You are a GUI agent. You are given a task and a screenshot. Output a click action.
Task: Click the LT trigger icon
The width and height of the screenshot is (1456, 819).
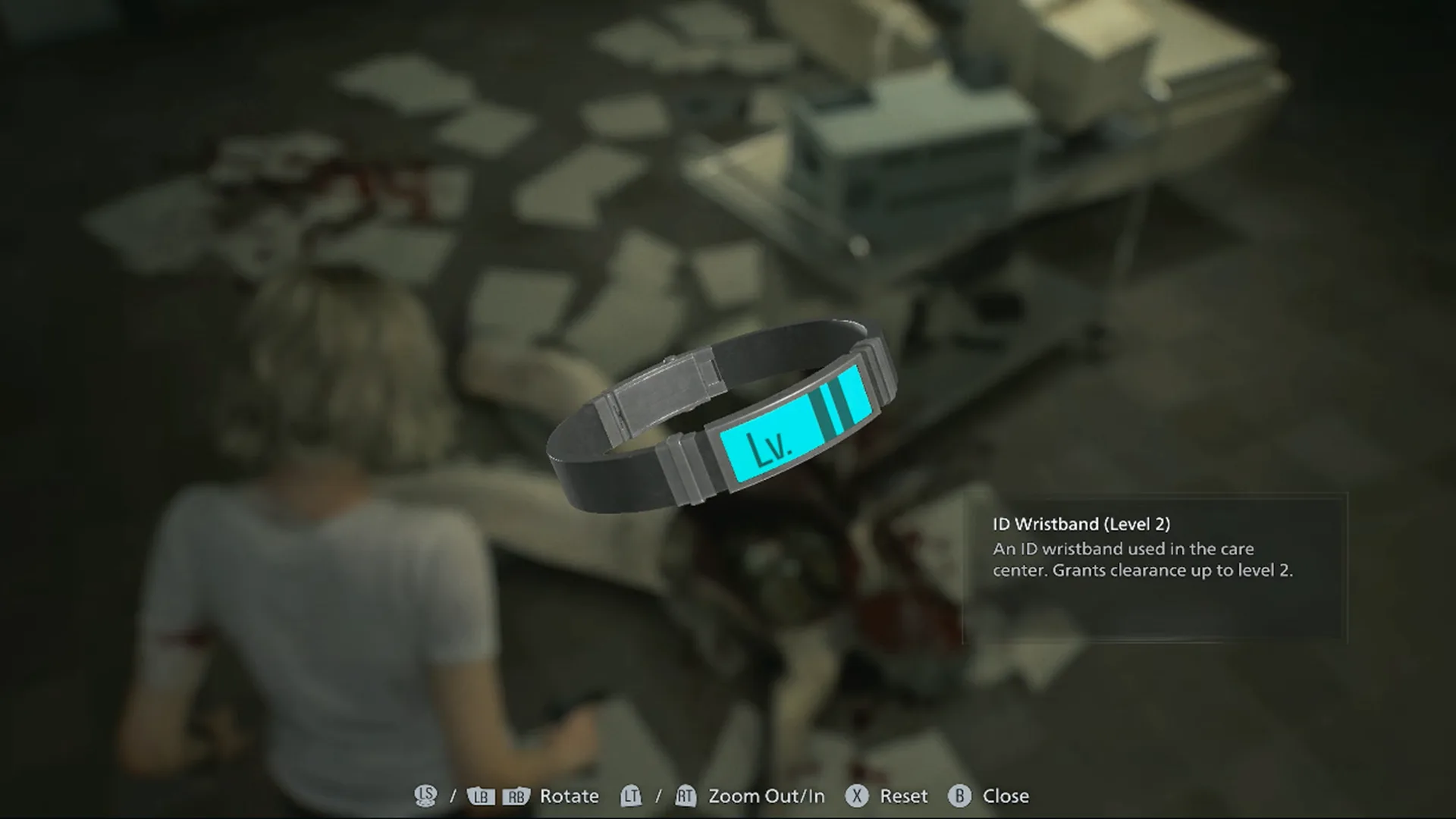click(x=631, y=796)
